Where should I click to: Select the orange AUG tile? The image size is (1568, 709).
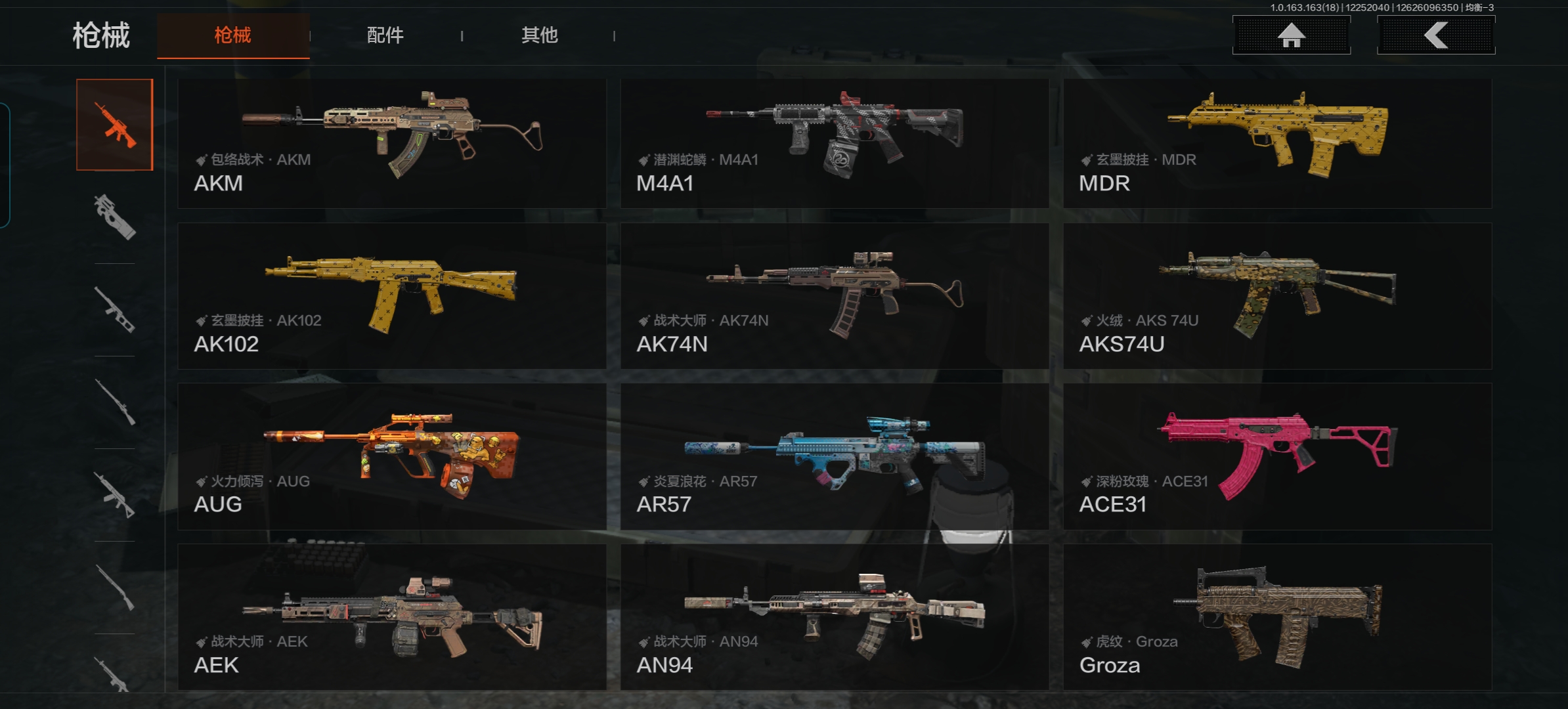pyautogui.click(x=392, y=457)
